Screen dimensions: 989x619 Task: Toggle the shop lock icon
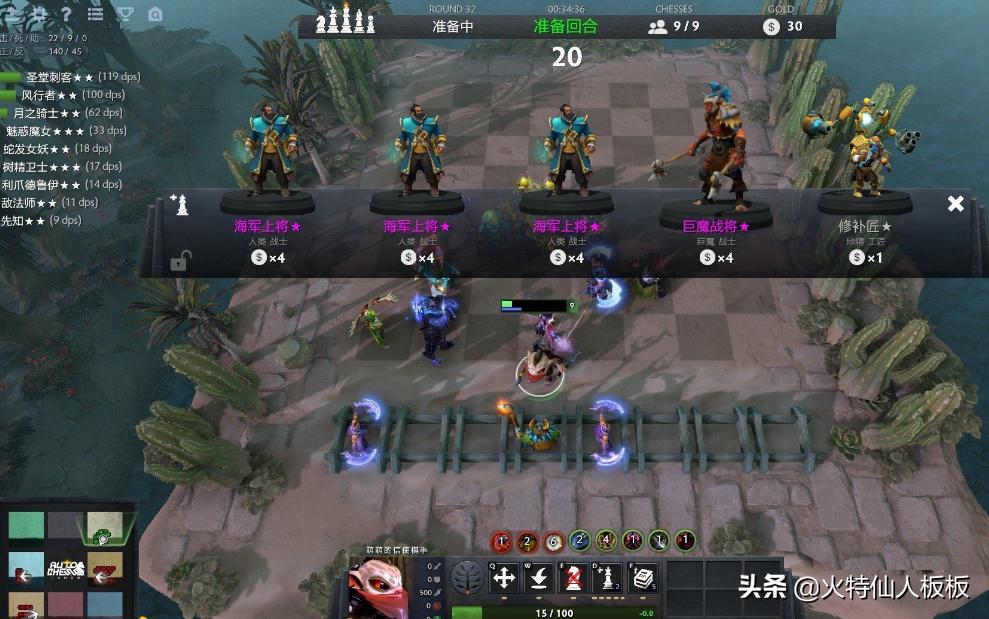pos(180,262)
